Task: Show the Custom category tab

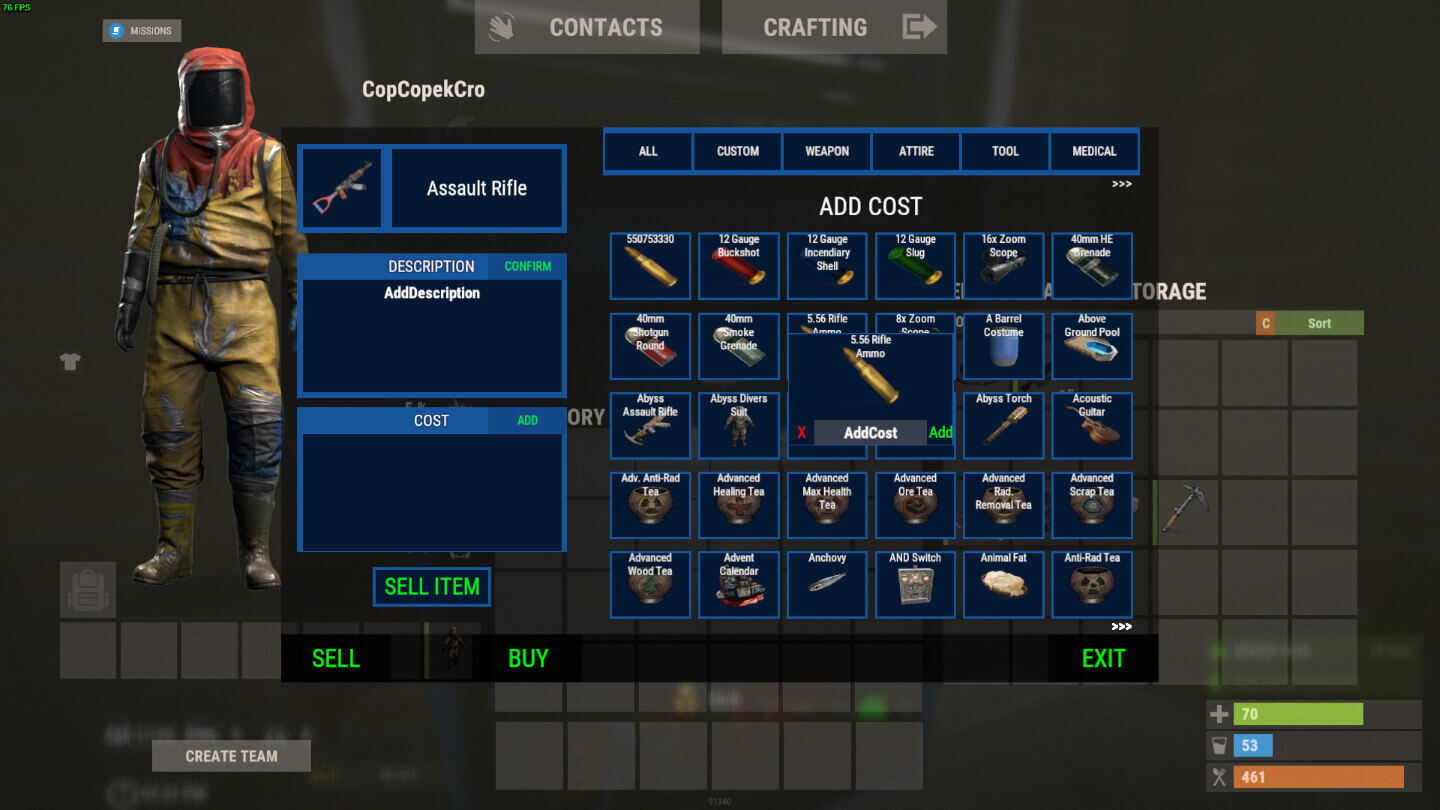Action: tap(738, 151)
